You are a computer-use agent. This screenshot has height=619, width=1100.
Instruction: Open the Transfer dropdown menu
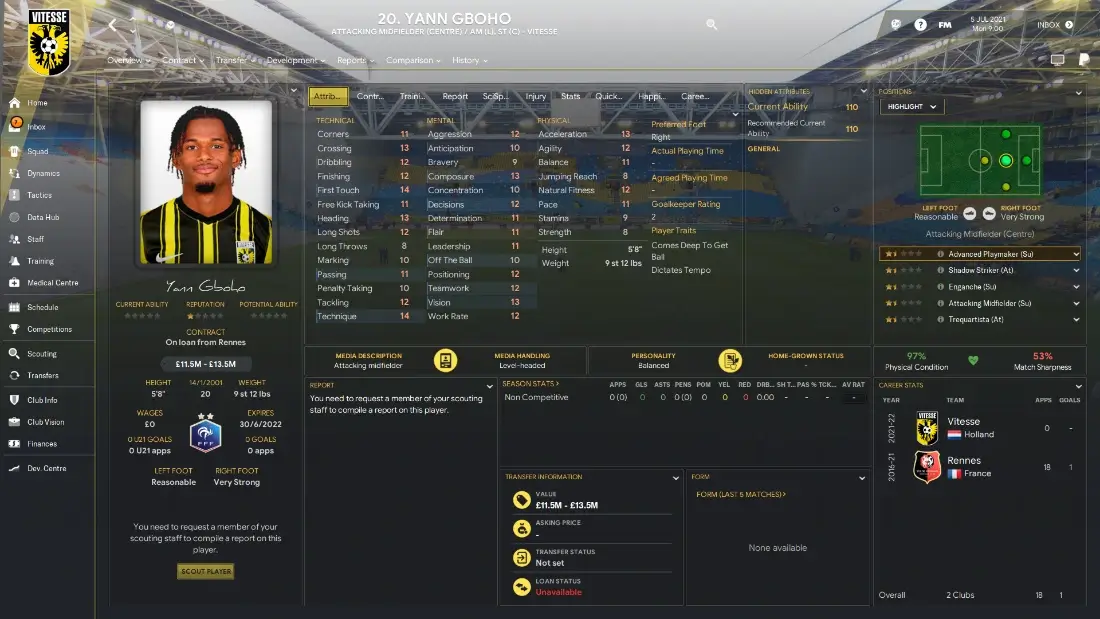coord(235,61)
